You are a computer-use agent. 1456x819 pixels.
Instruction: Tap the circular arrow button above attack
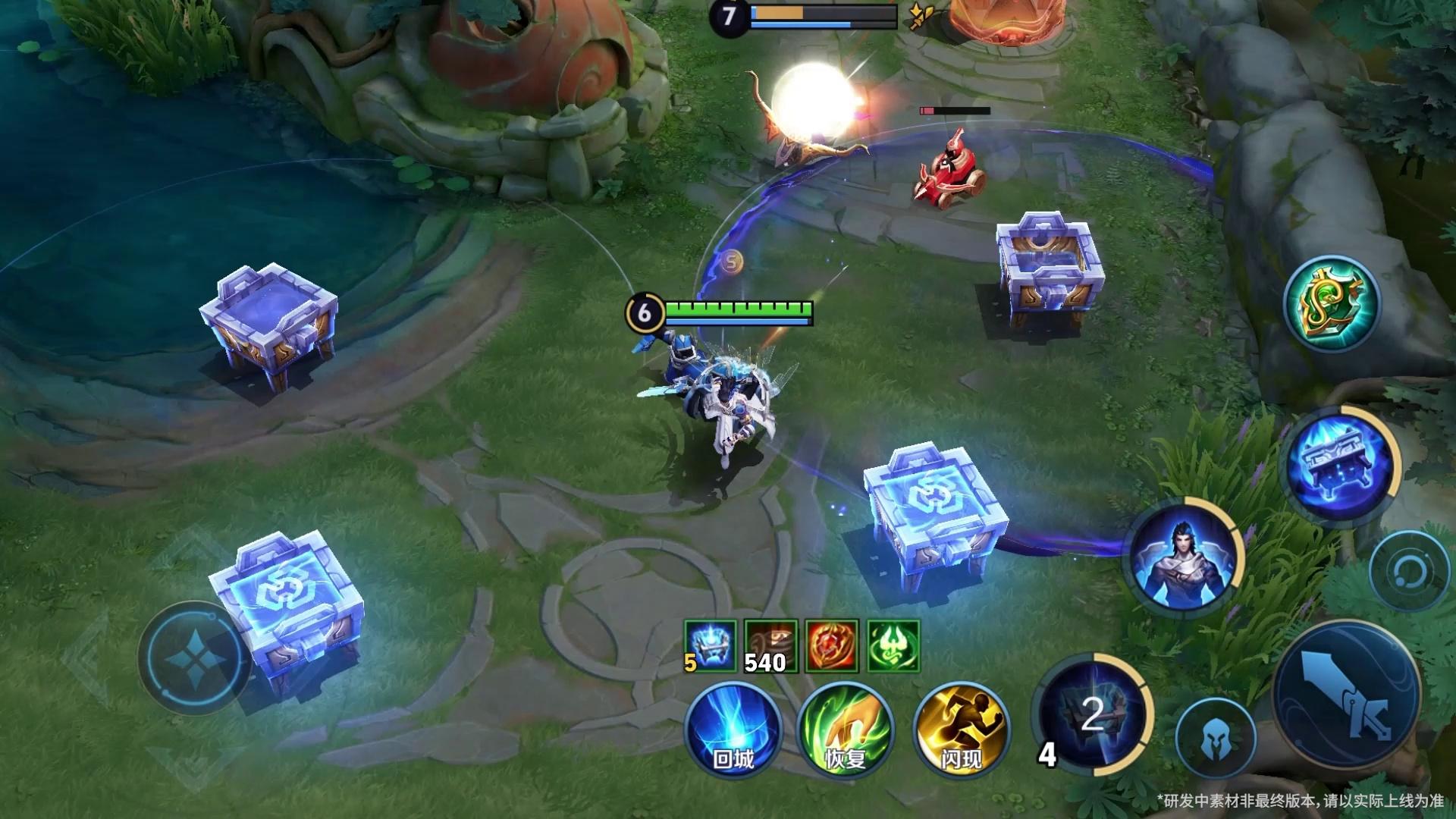(1409, 570)
